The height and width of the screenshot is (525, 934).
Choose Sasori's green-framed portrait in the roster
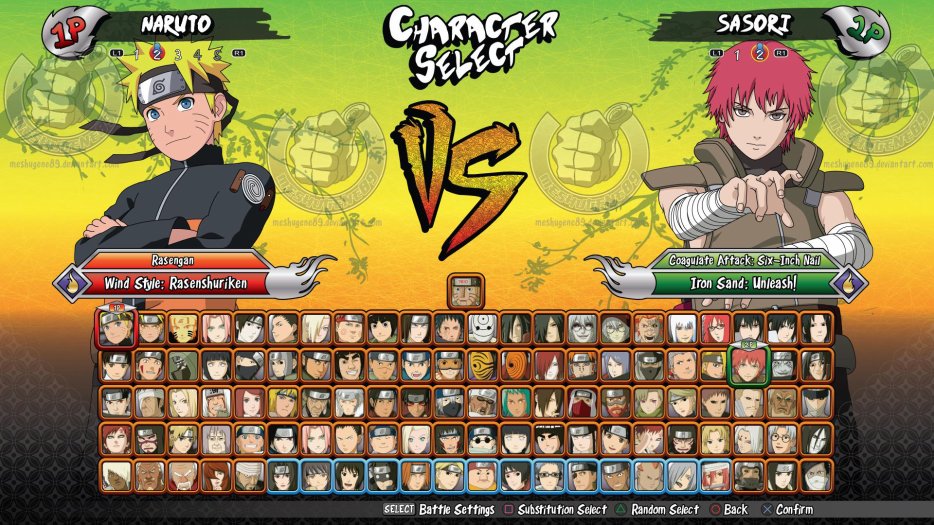click(x=747, y=364)
